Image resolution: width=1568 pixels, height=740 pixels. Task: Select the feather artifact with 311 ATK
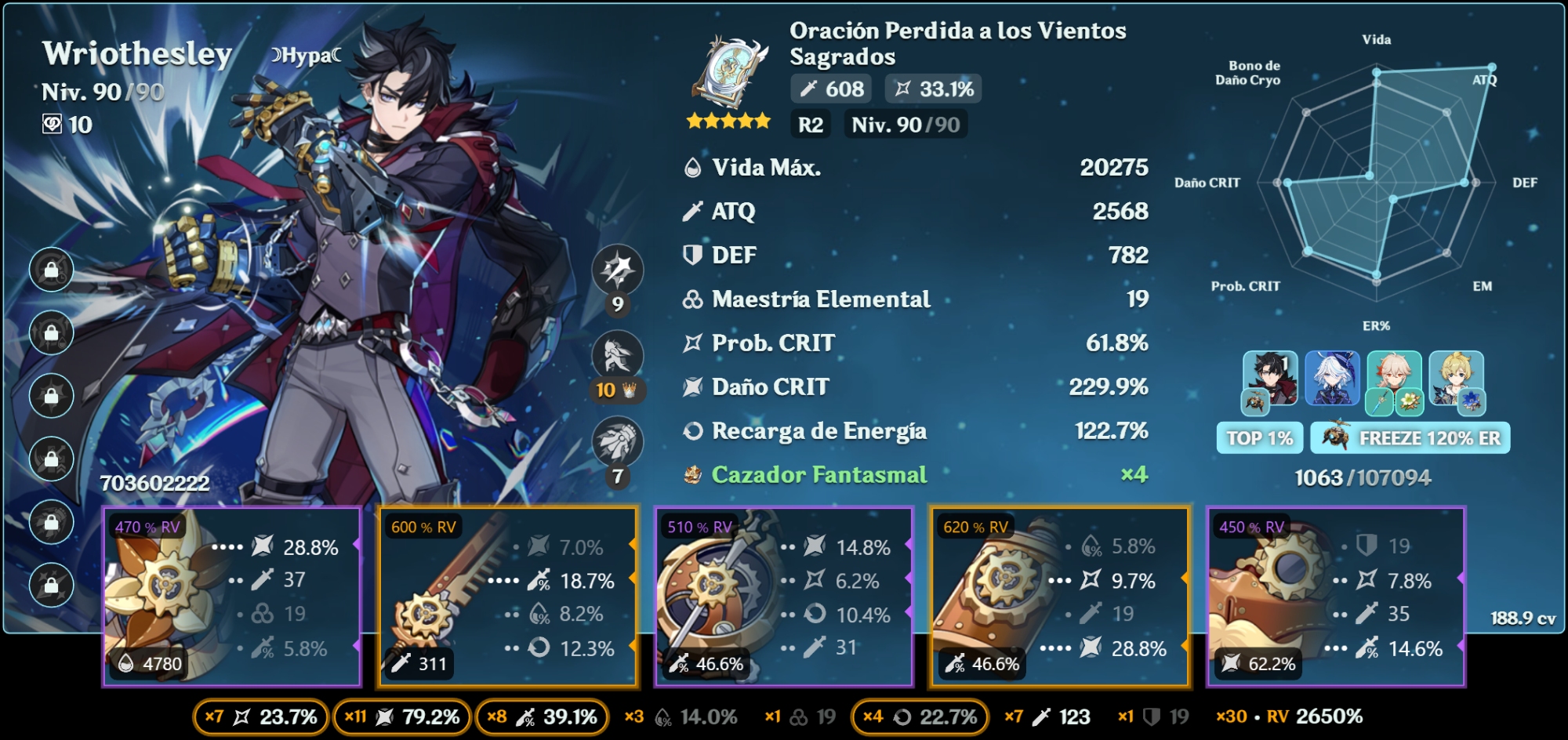[x=507, y=597]
